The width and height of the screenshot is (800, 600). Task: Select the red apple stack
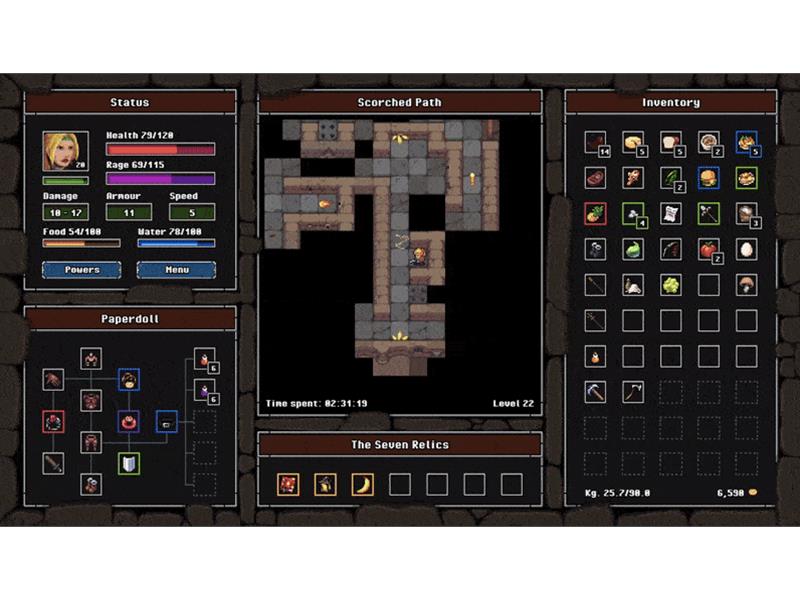coord(708,250)
